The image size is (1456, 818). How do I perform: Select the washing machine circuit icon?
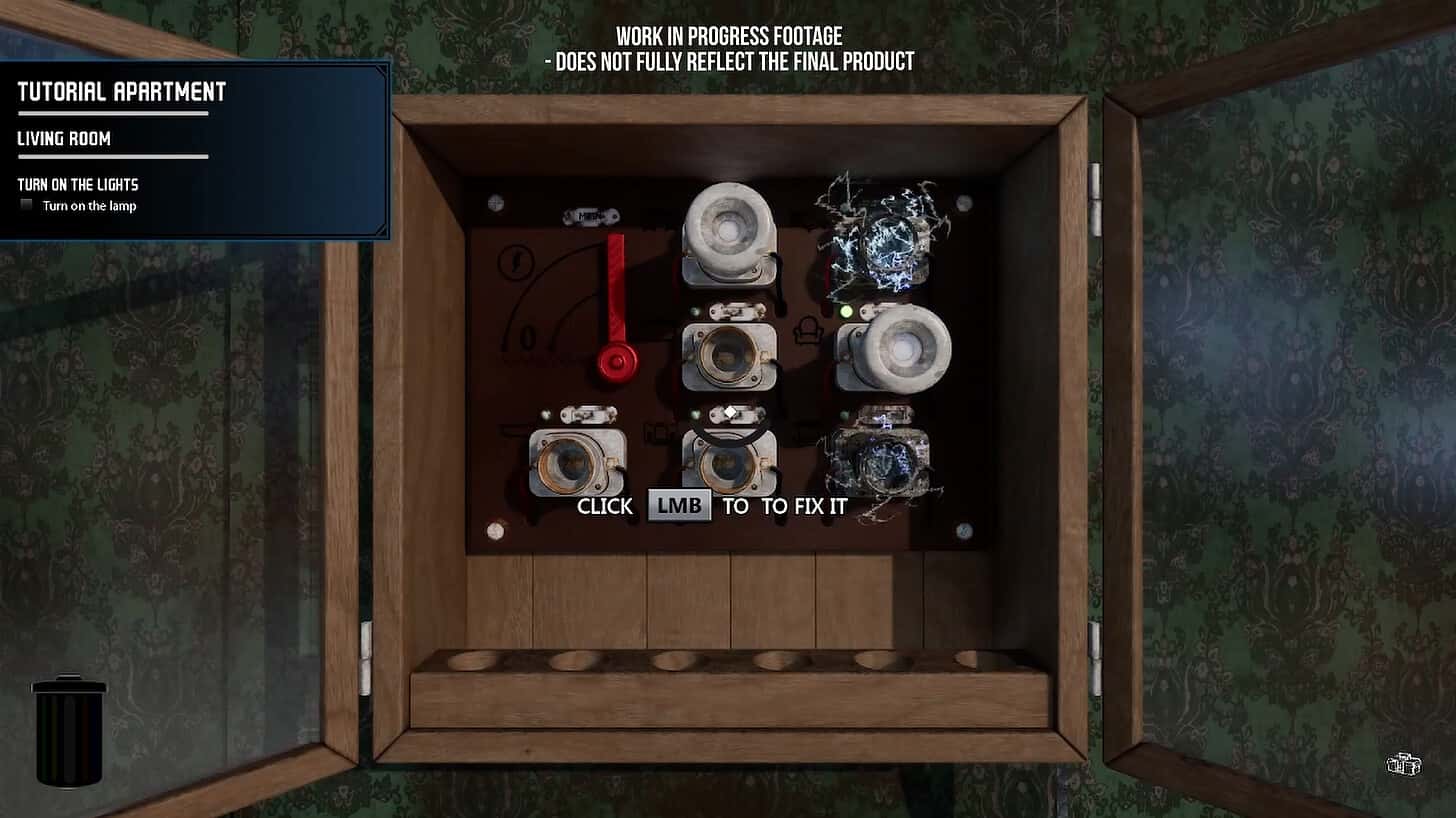[x=657, y=429]
